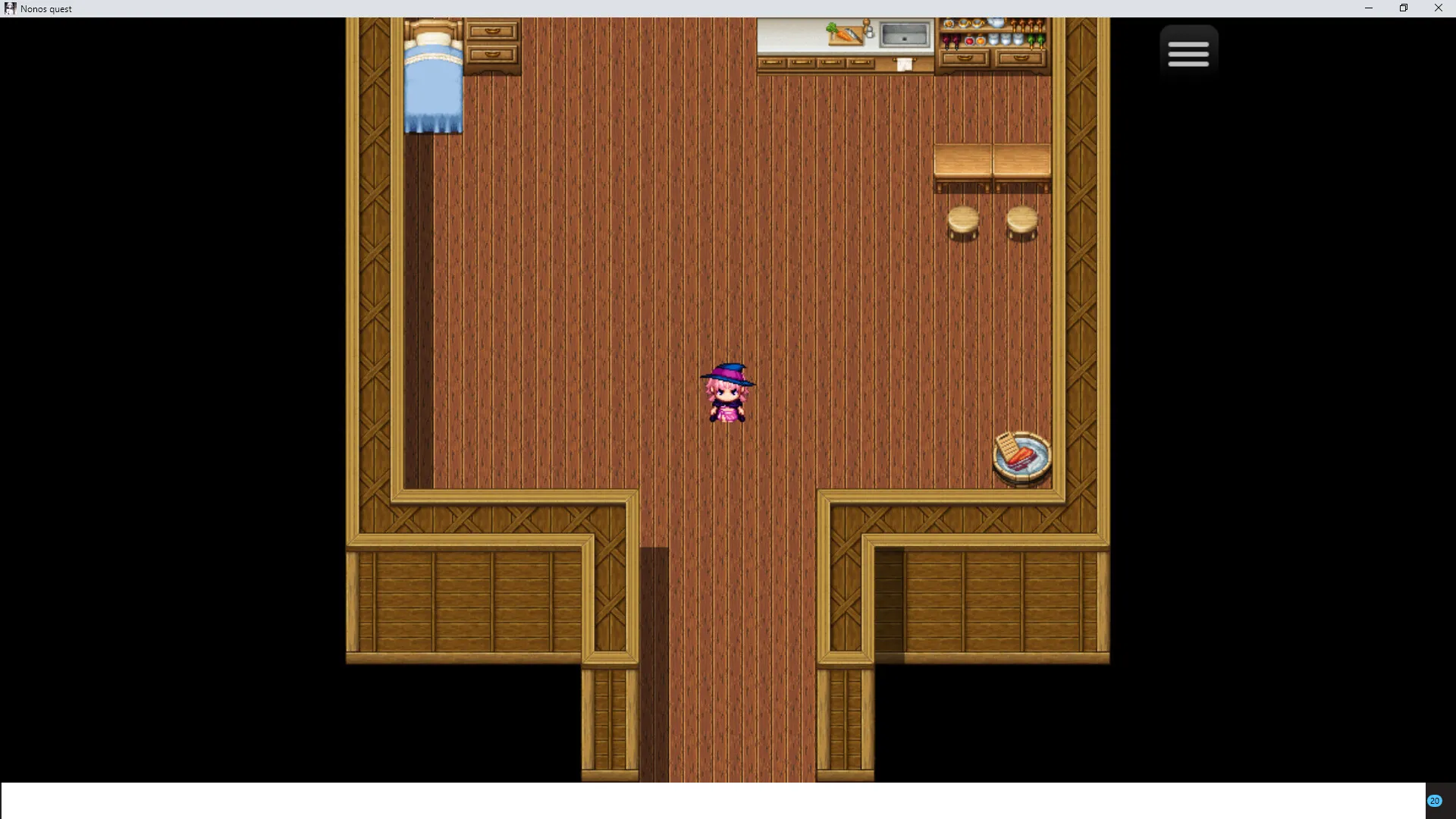Click the blue 20 notification badge
The width and height of the screenshot is (1456, 819).
1436,800
